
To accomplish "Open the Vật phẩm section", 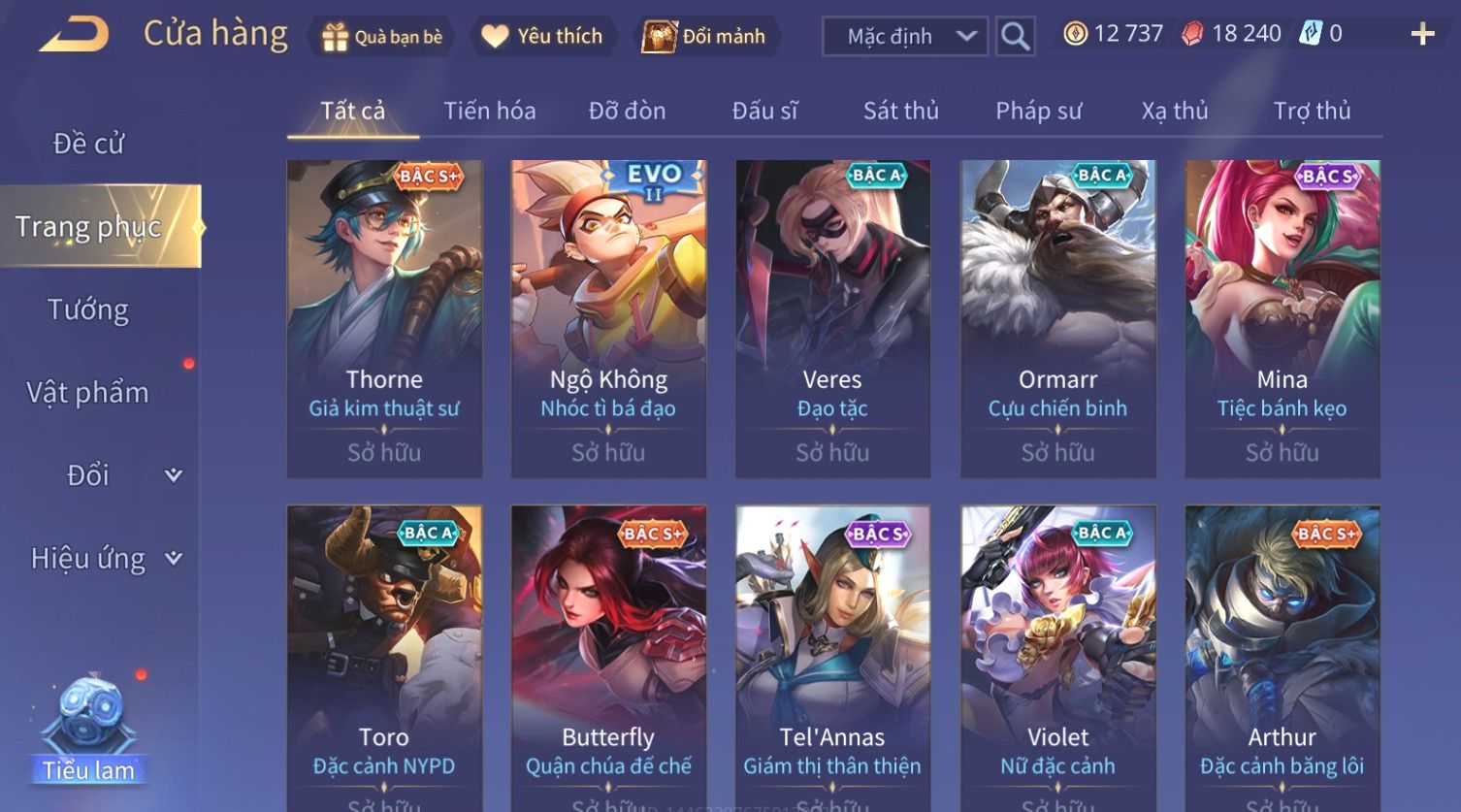I will pos(88,393).
